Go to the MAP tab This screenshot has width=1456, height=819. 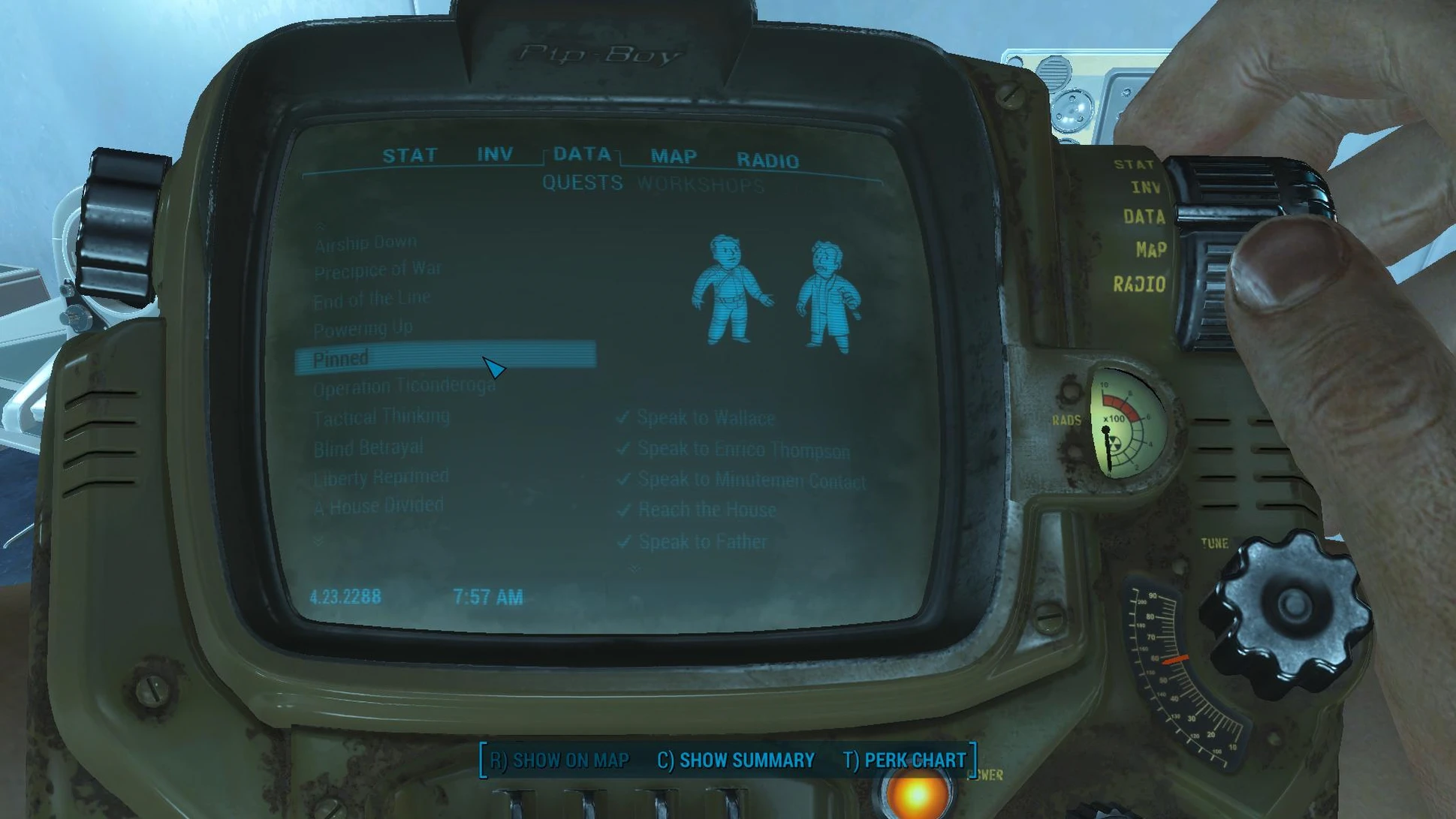pos(674,156)
